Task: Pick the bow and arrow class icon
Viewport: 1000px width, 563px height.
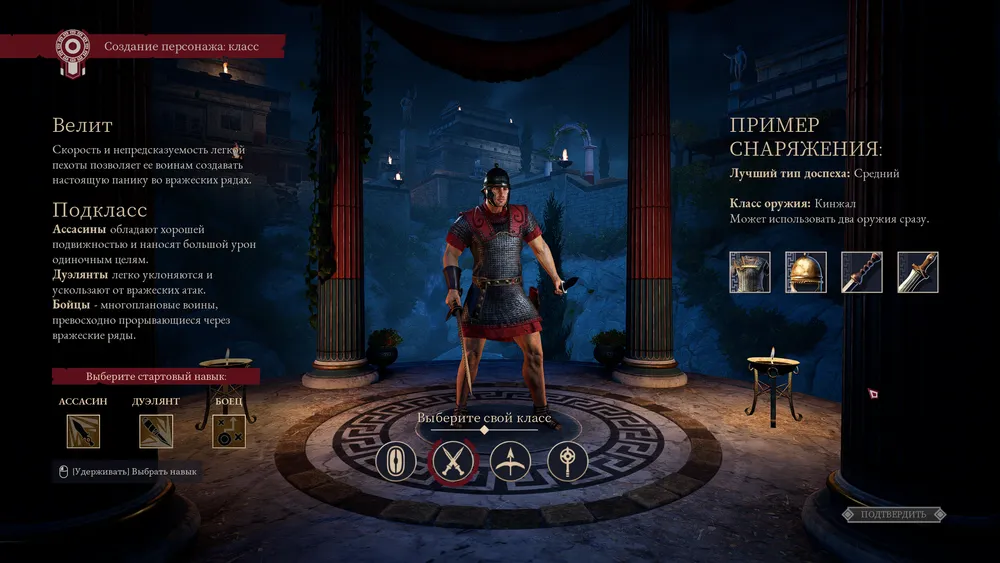Action: 510,462
